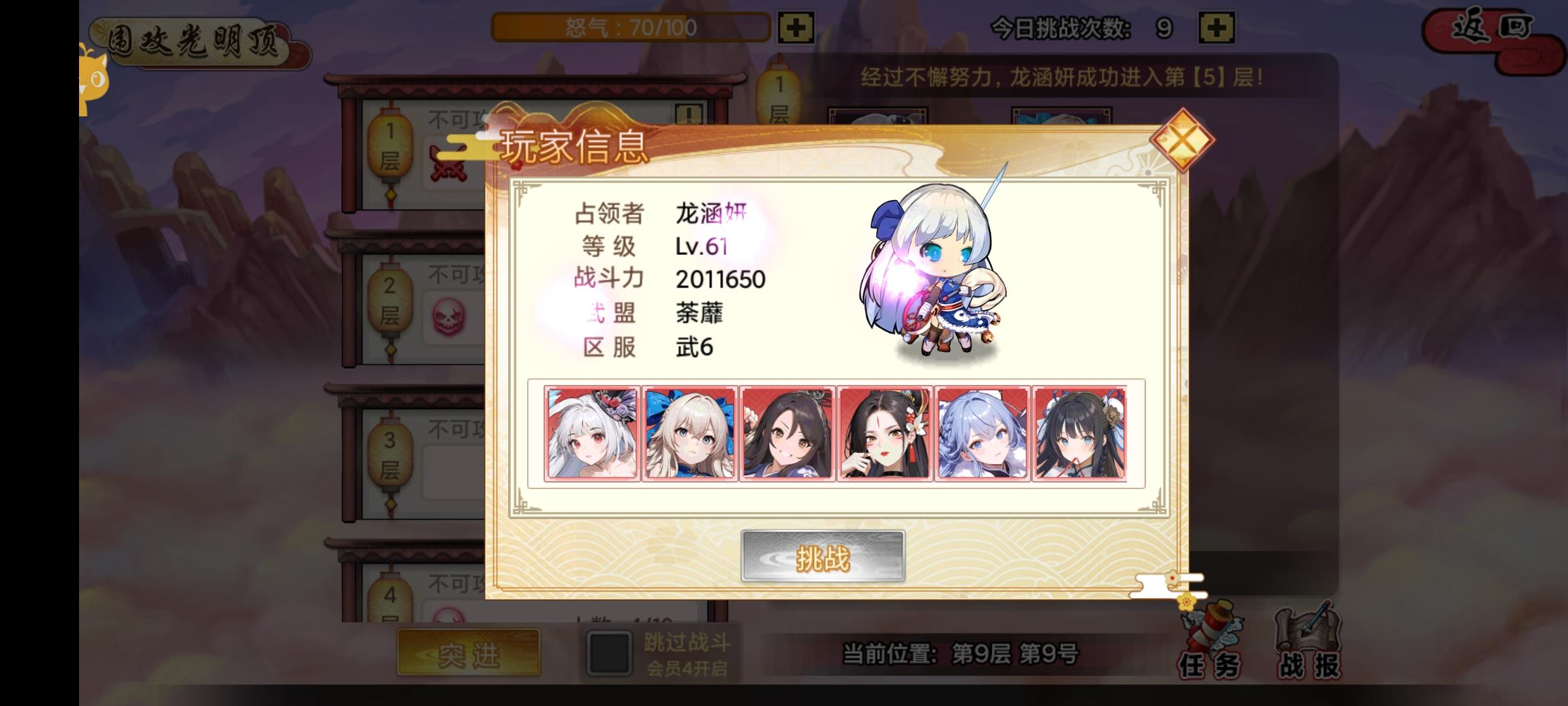This screenshot has height=706, width=1568.
Task: Click the plus icon beside today's challenge count
Action: coord(1217,27)
